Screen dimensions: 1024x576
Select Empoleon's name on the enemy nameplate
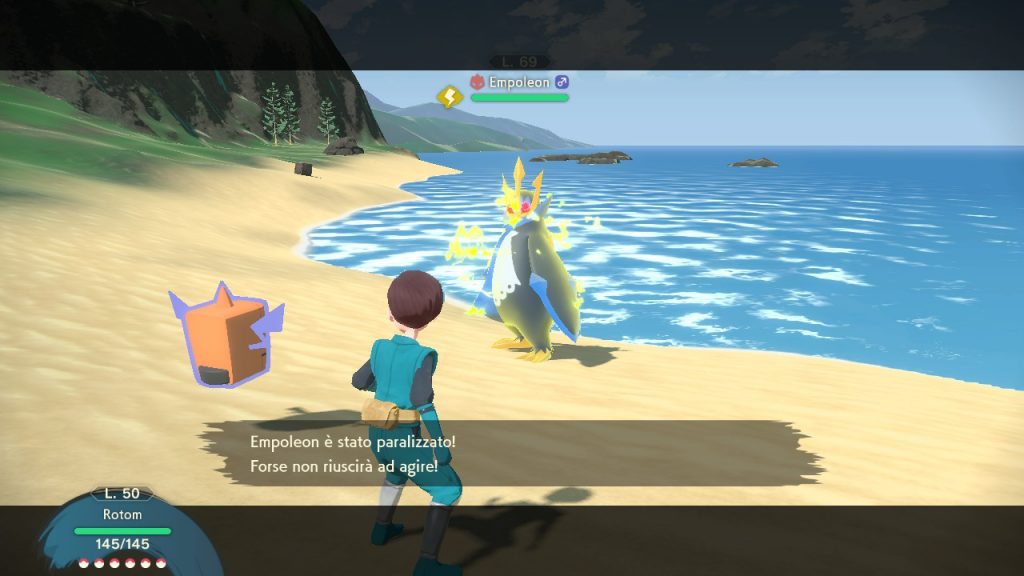coord(519,82)
